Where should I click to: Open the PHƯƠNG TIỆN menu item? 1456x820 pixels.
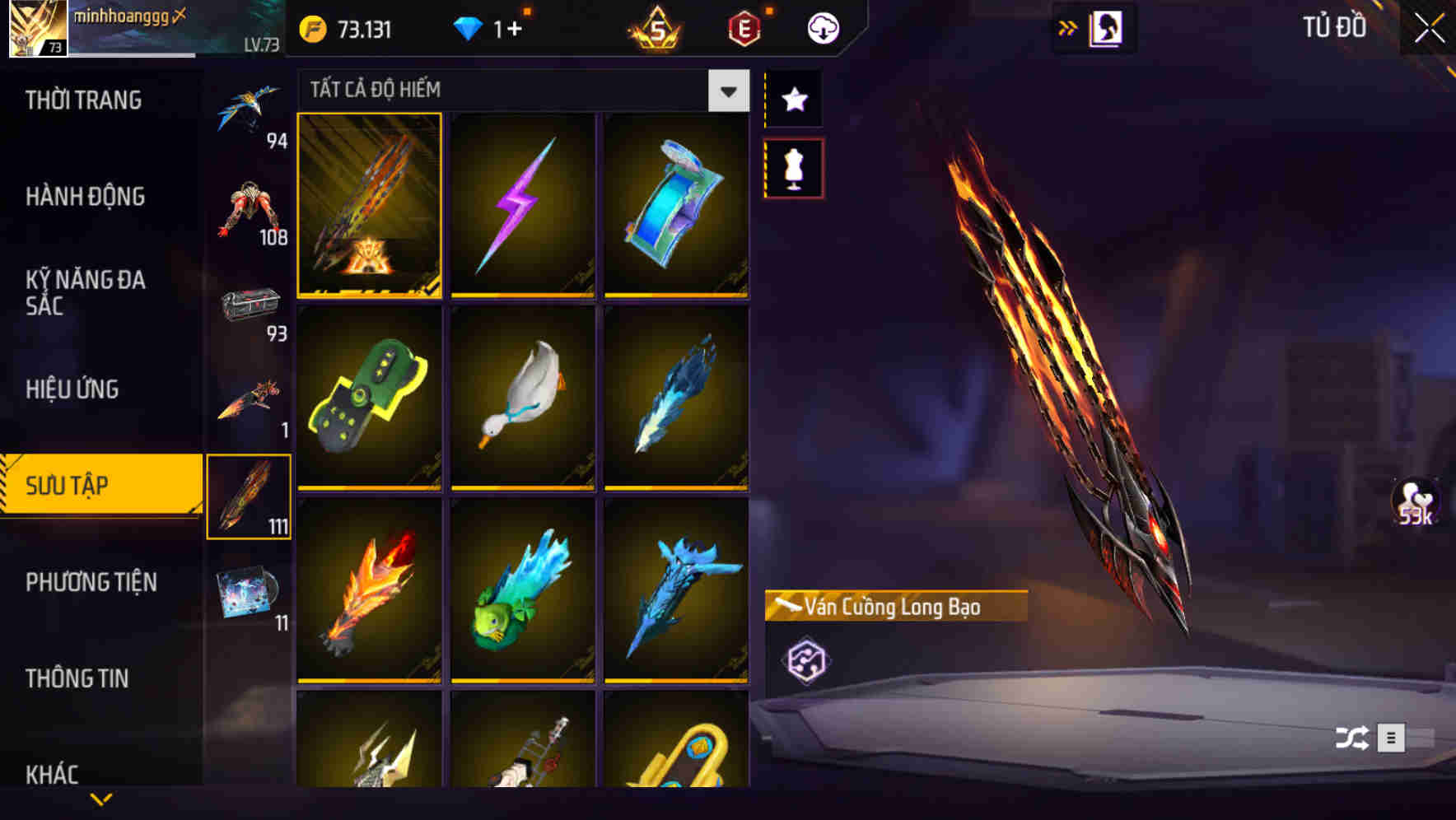coord(91,582)
